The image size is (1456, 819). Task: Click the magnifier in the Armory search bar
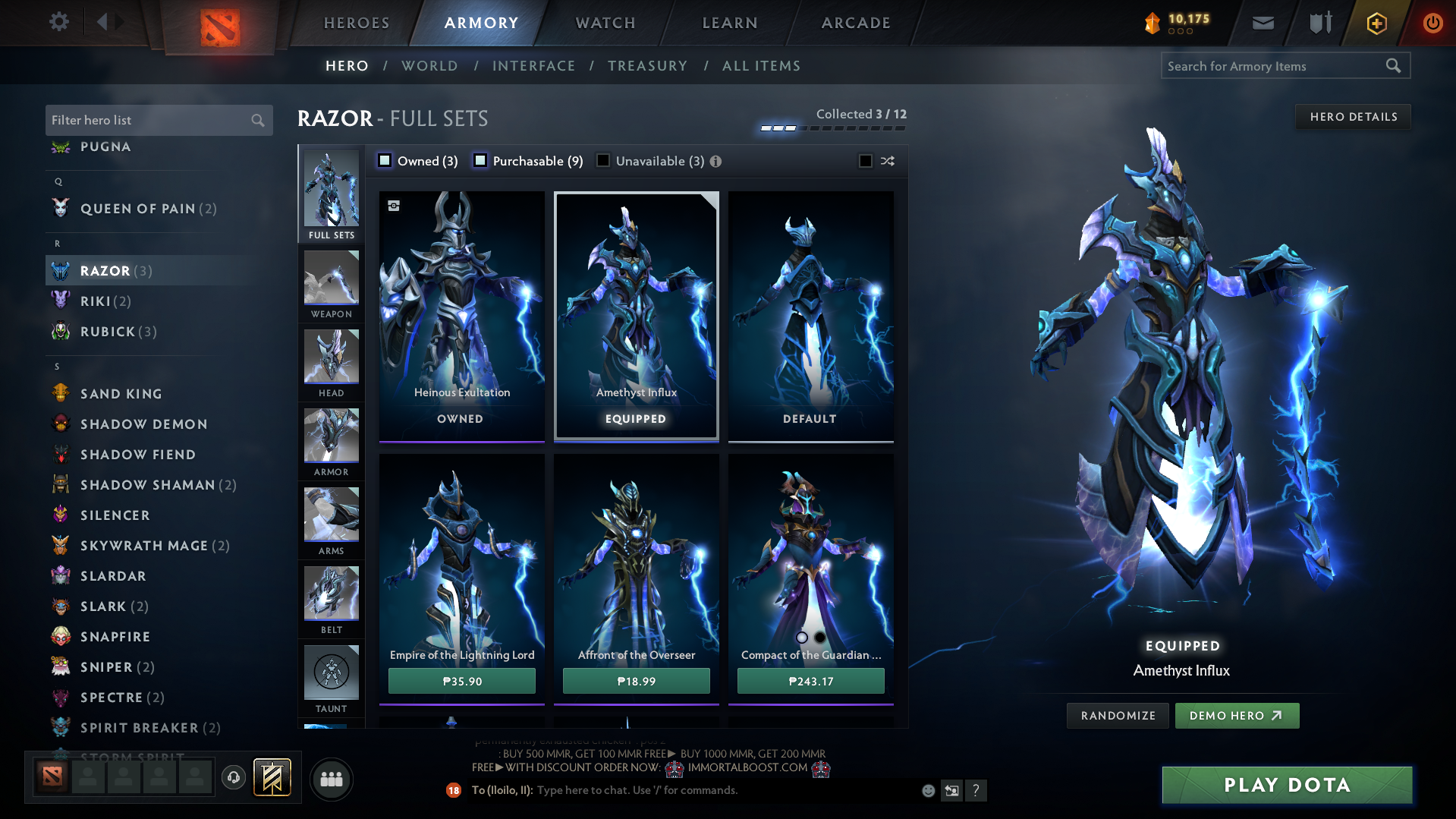[x=1393, y=65]
